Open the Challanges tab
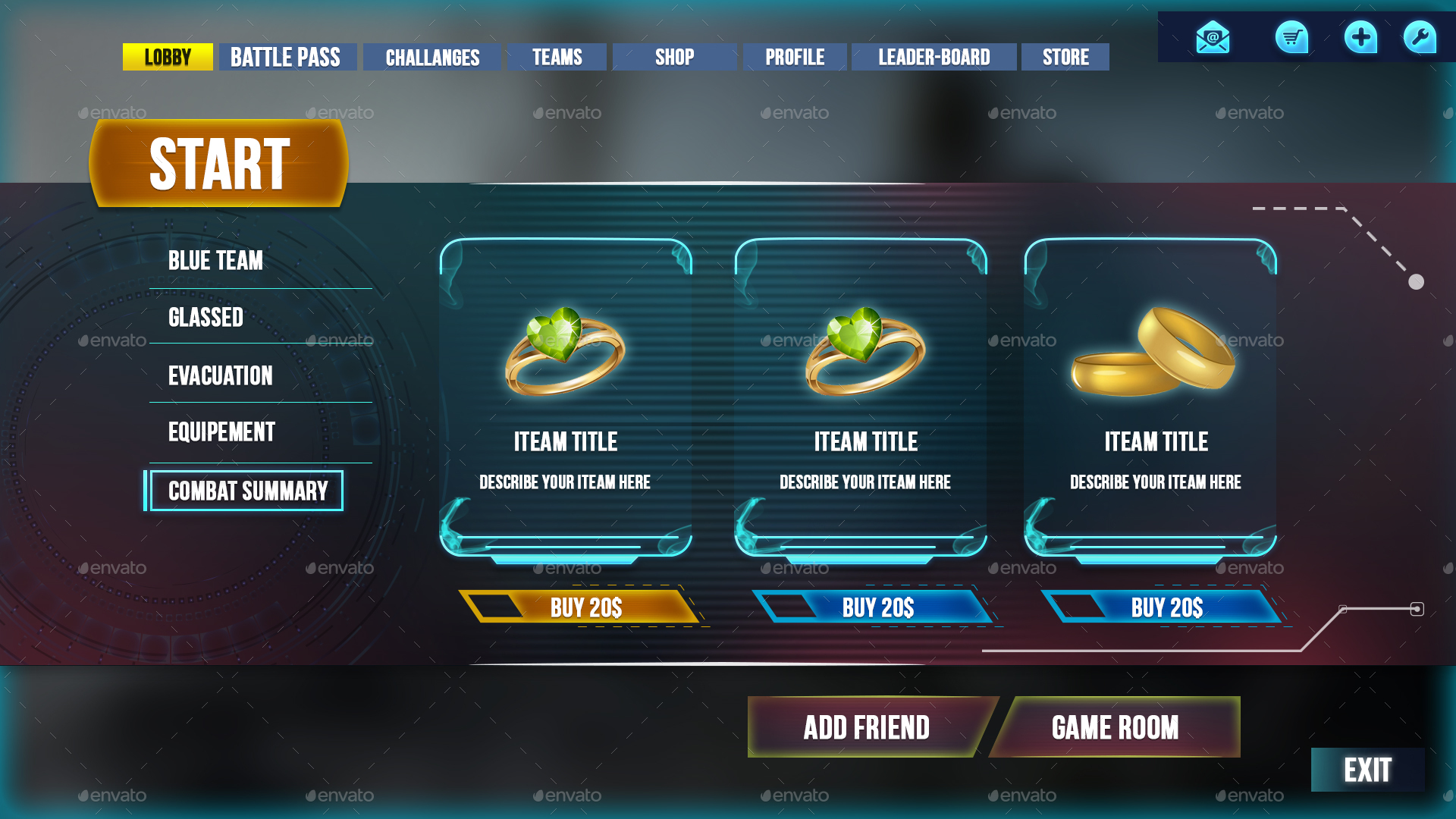 433,57
